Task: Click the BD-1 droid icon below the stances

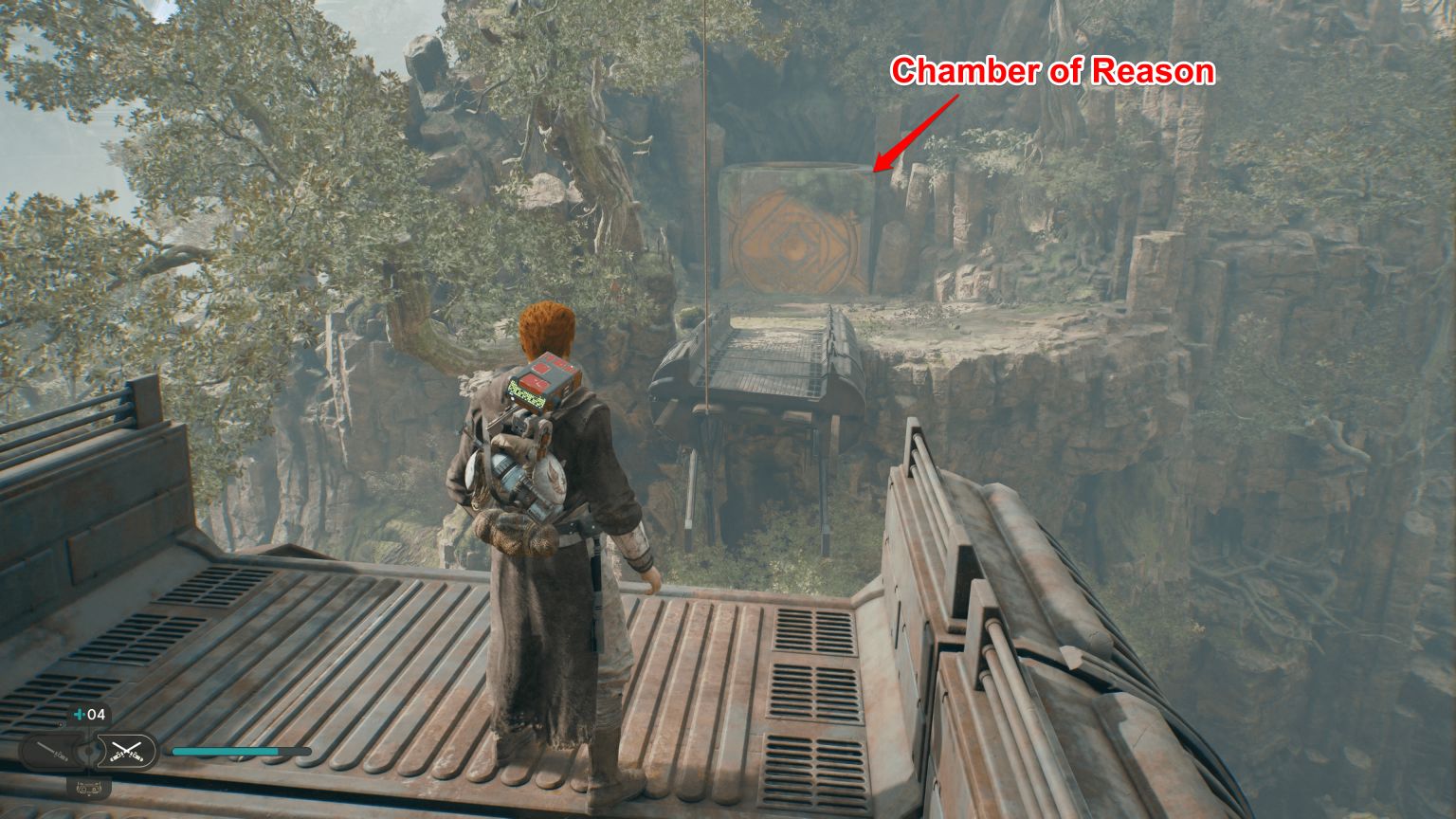Action: point(88,788)
